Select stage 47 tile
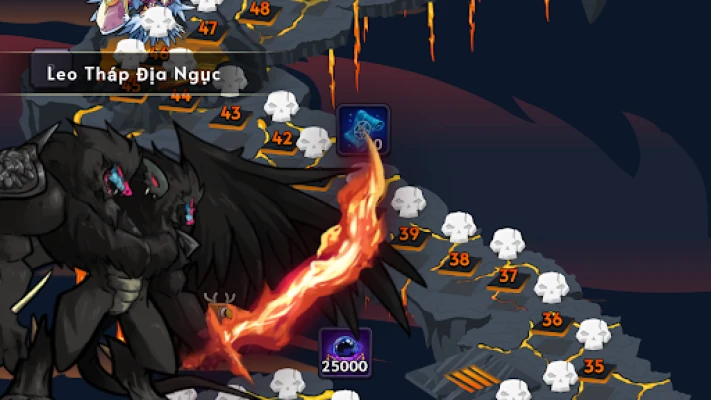 tap(207, 29)
